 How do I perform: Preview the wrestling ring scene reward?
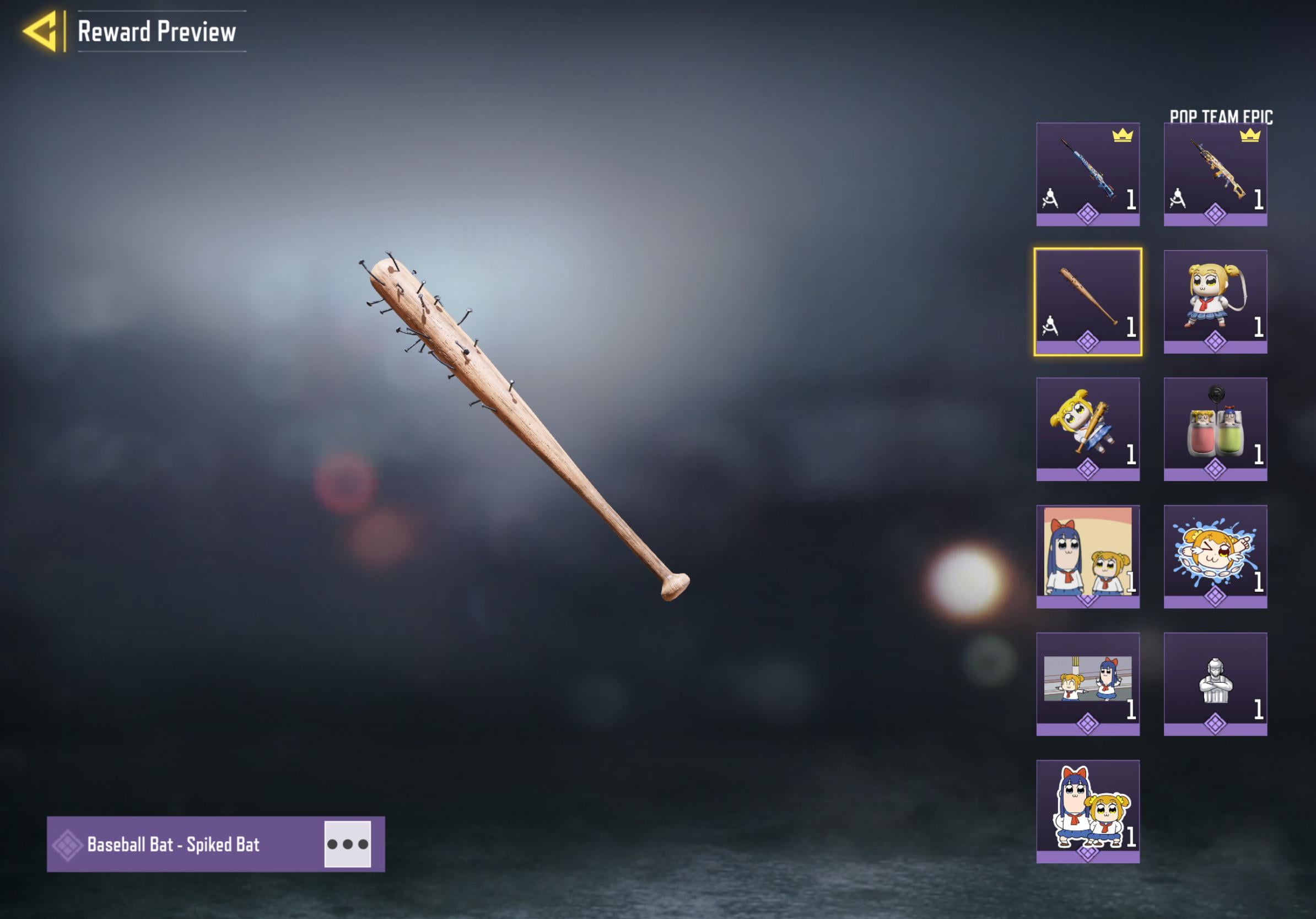[1087, 684]
